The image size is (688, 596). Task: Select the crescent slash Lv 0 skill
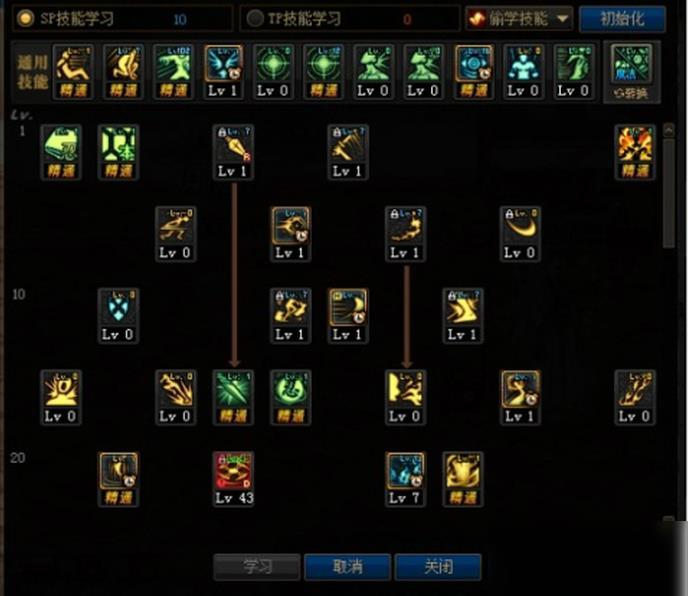(520, 227)
